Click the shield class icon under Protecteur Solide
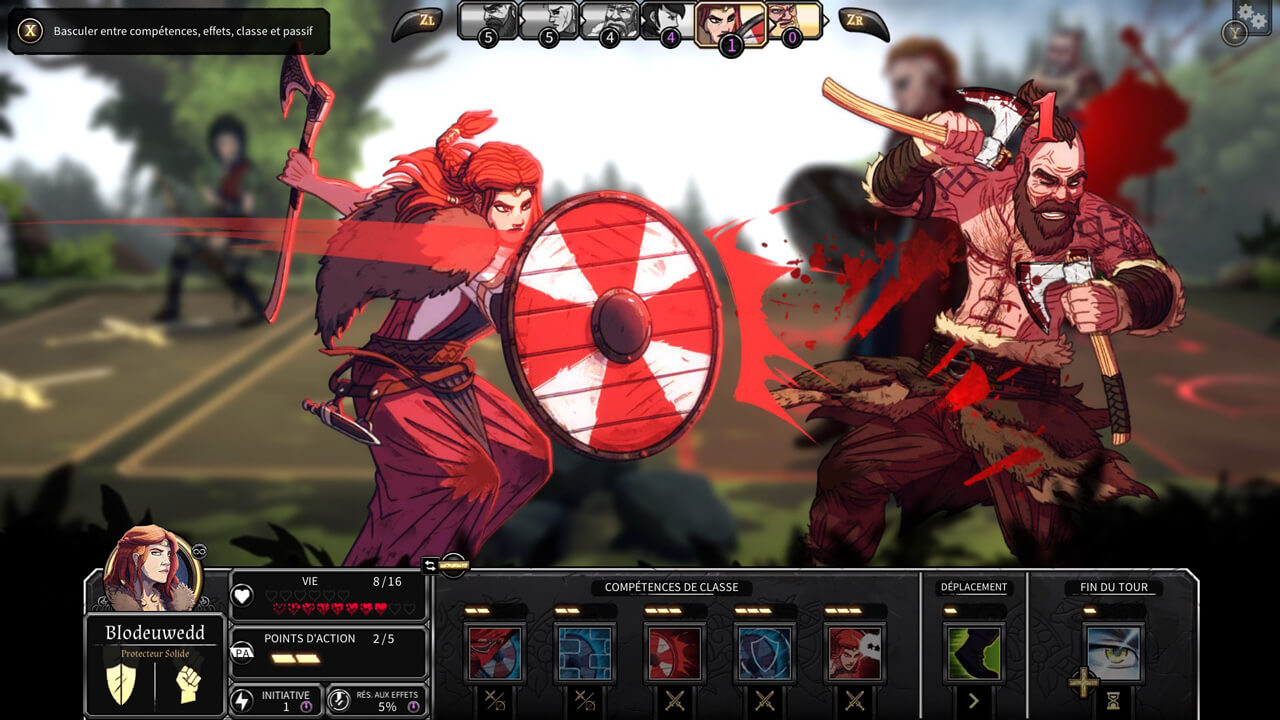This screenshot has width=1280, height=720. click(x=121, y=683)
